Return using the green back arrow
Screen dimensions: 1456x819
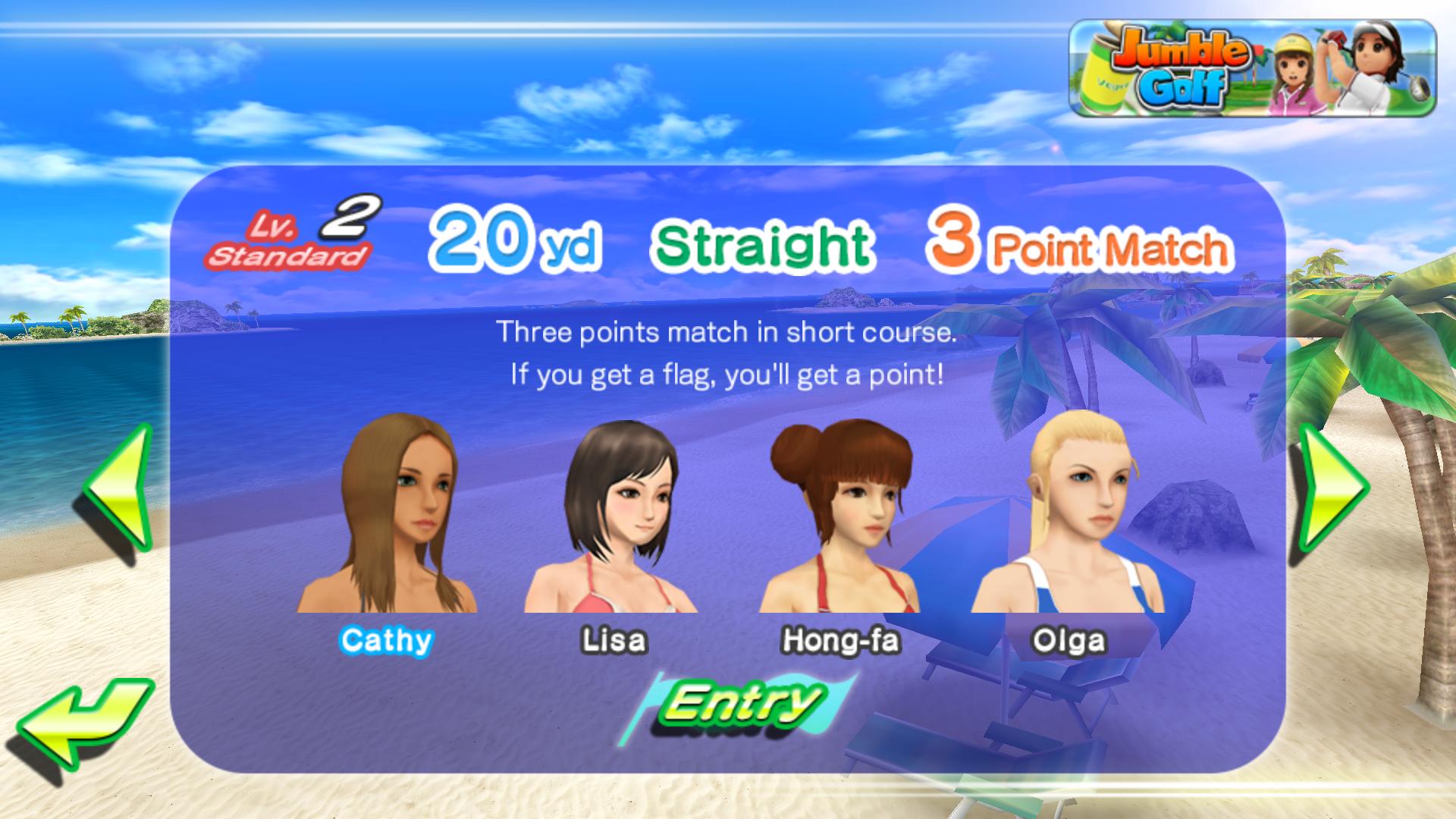83,724
